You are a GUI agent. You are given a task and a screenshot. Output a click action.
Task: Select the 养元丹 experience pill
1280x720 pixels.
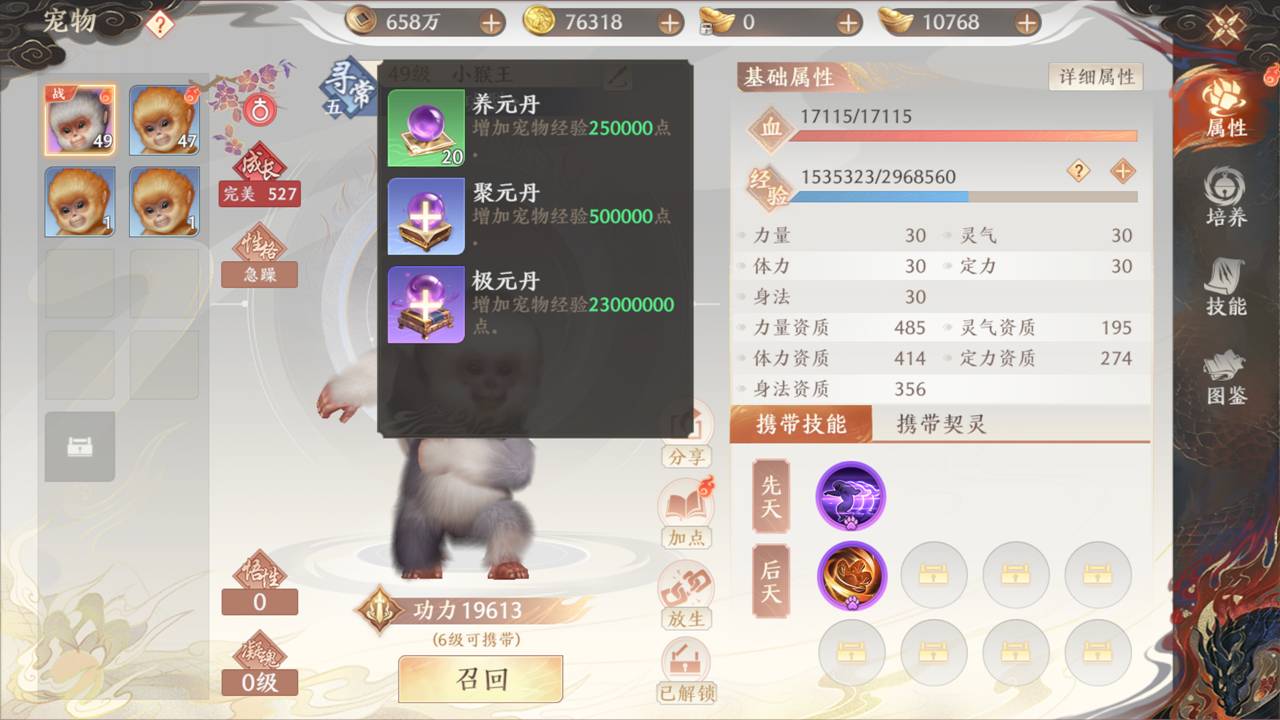[425, 125]
